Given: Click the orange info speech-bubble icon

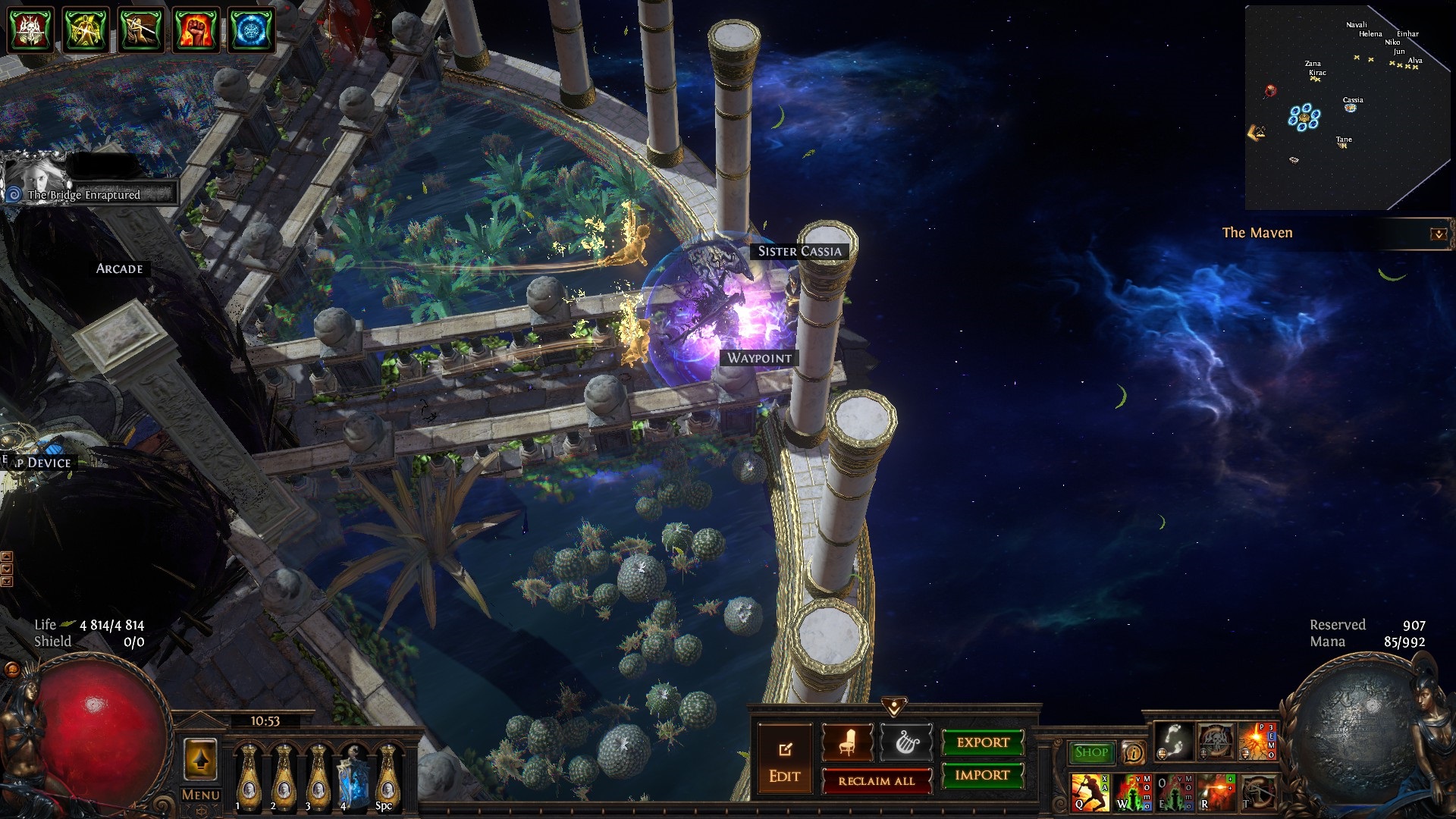Looking at the screenshot, I should pyautogui.click(x=1134, y=752).
